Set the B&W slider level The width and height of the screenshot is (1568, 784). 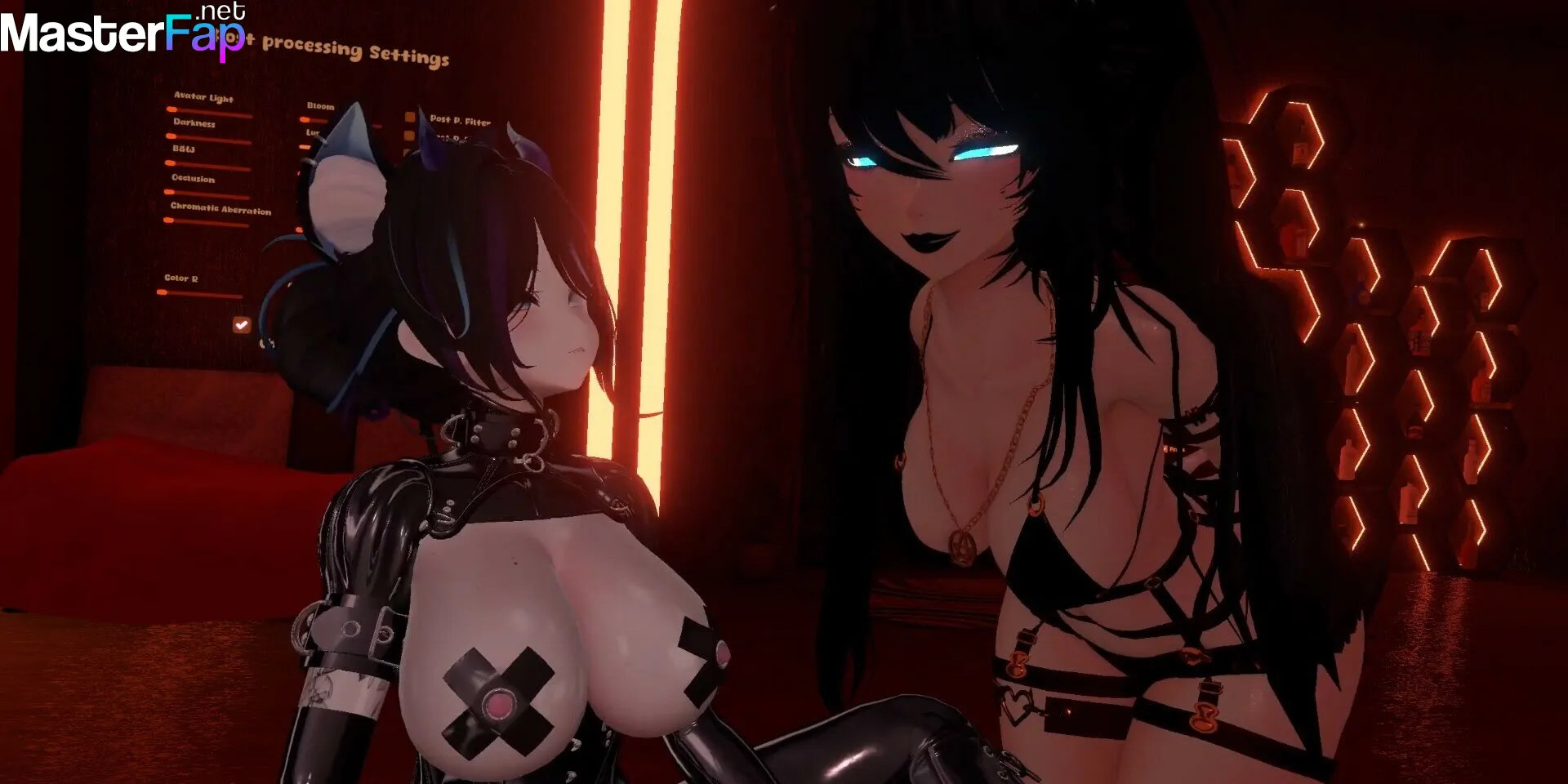click(209, 167)
